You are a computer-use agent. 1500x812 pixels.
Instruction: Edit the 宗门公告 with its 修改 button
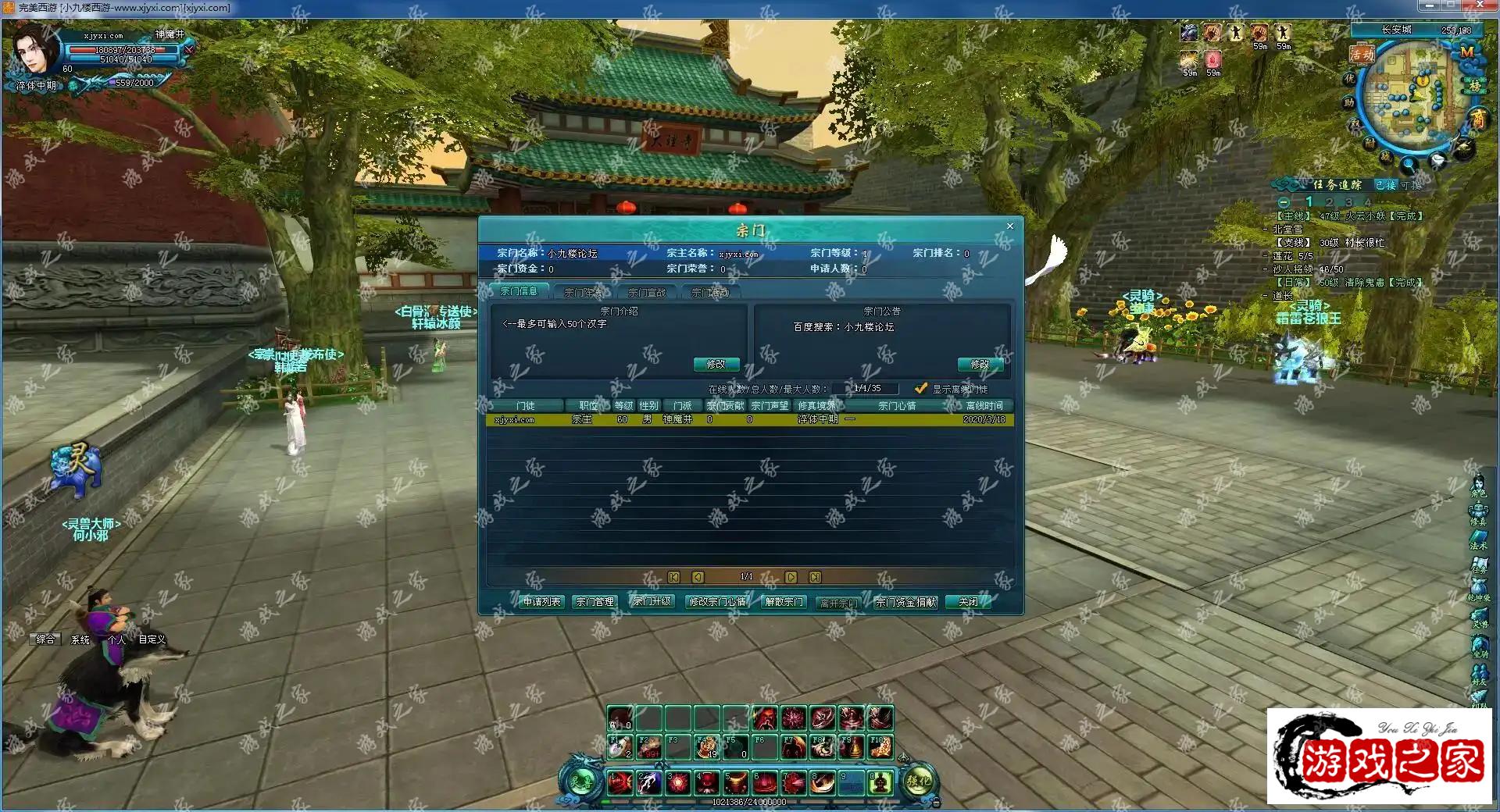pyautogui.click(x=979, y=365)
